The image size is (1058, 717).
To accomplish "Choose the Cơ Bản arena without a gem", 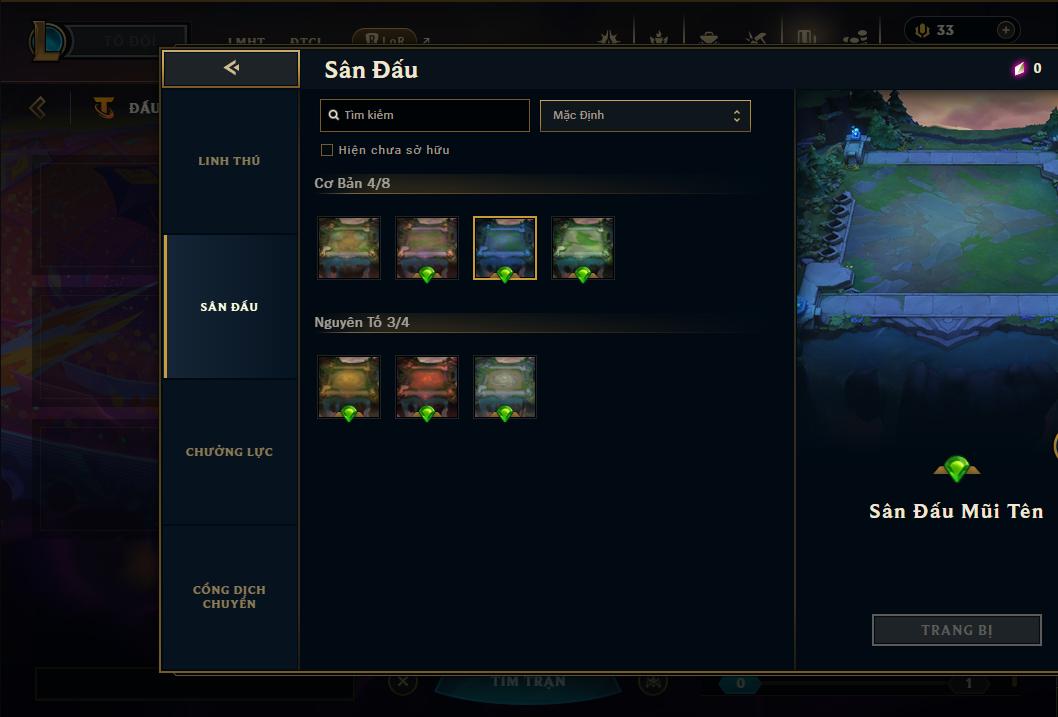I will 349,248.
